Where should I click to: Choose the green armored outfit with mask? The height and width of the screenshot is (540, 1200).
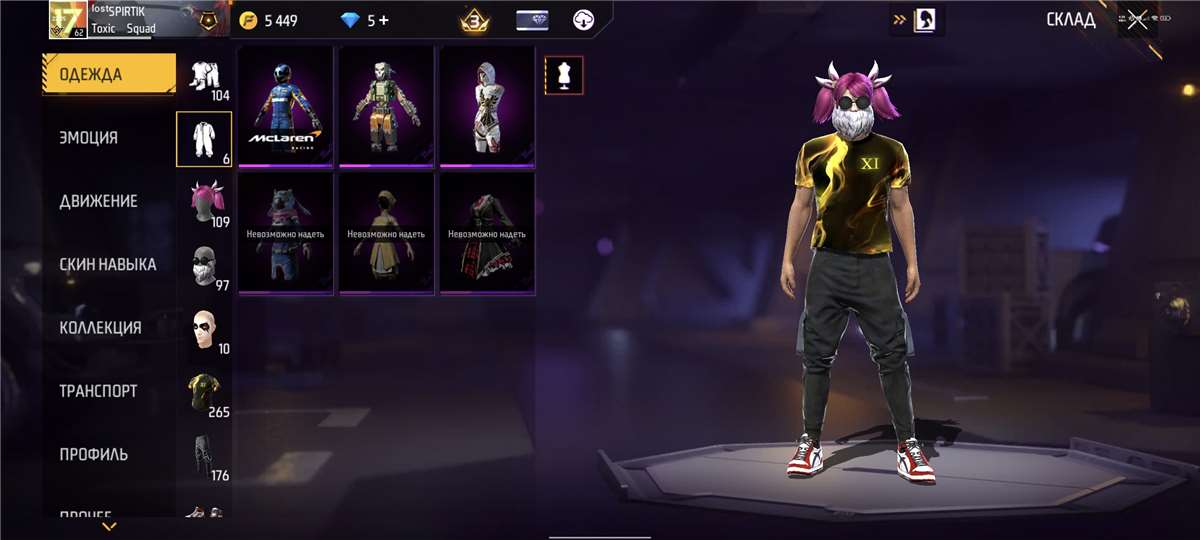[x=386, y=105]
